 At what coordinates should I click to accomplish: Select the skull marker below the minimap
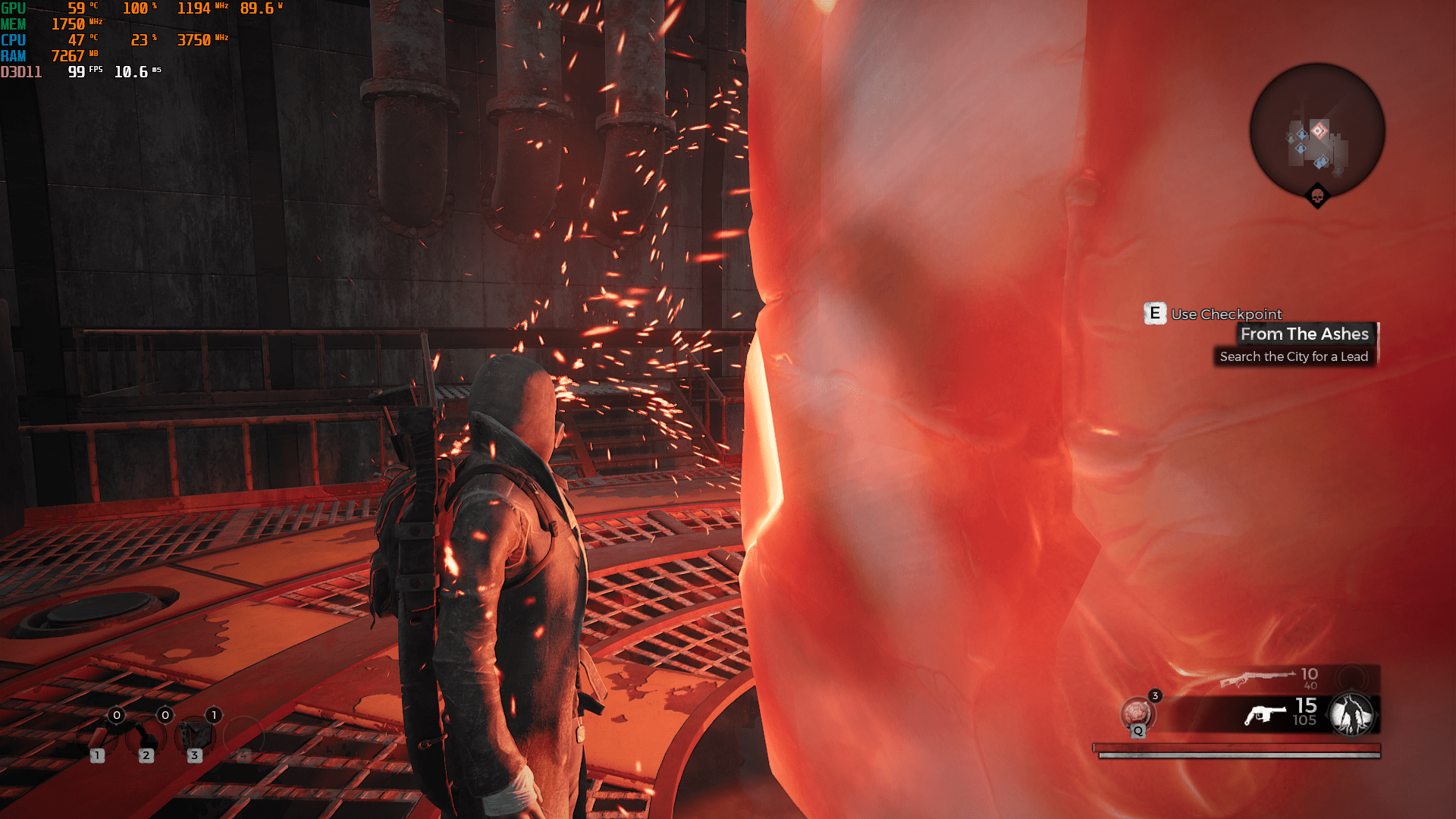click(x=1317, y=197)
